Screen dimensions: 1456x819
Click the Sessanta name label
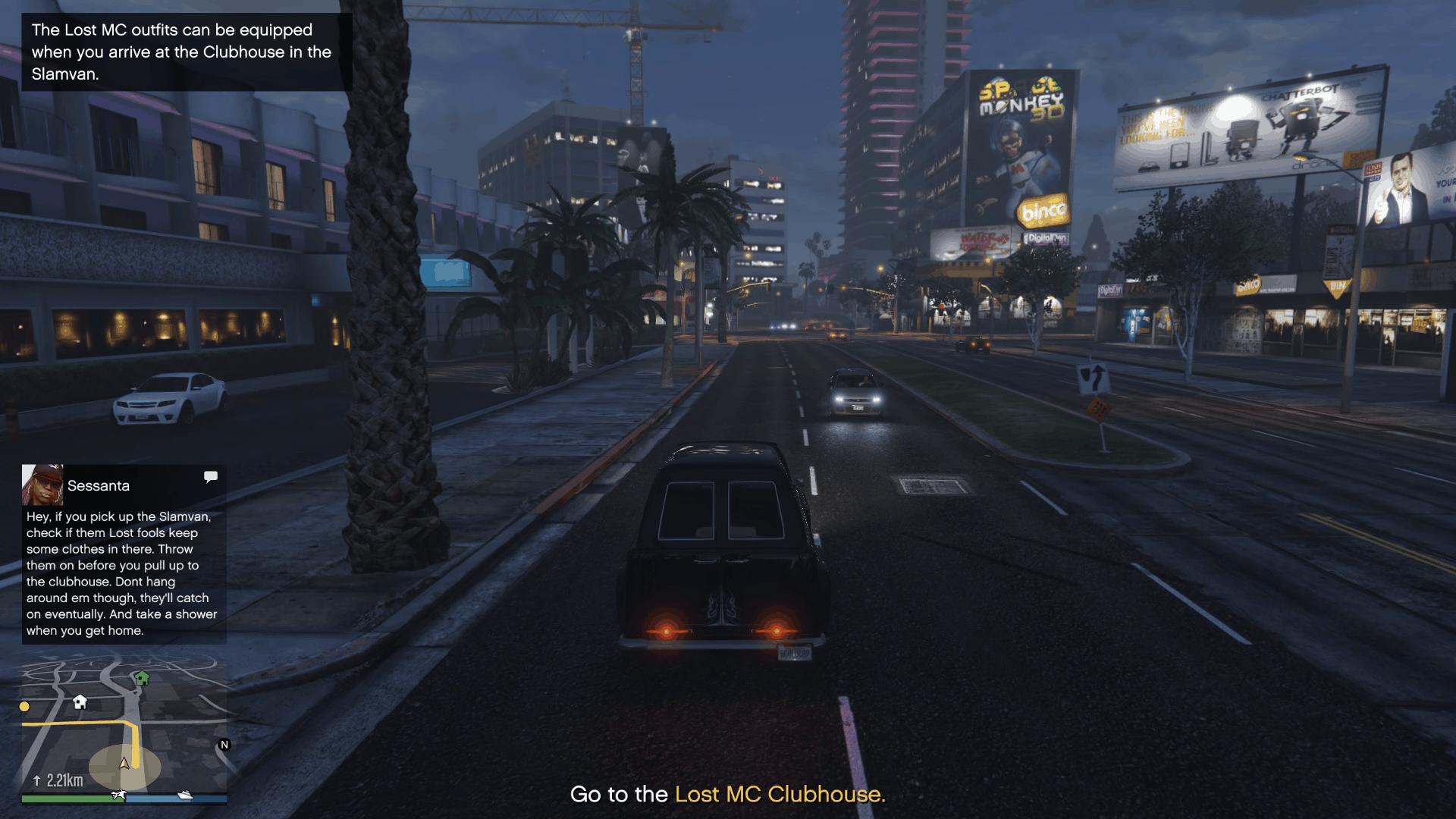98,485
